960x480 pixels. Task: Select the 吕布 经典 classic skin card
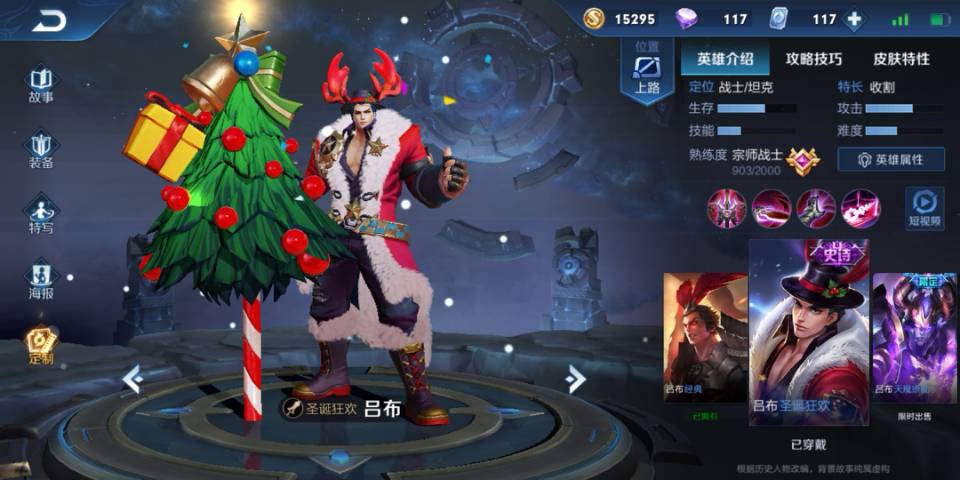coord(704,340)
